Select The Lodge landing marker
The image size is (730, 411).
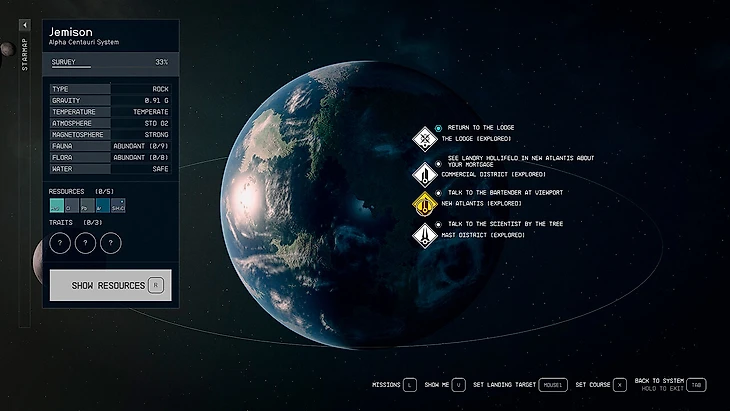click(x=426, y=139)
